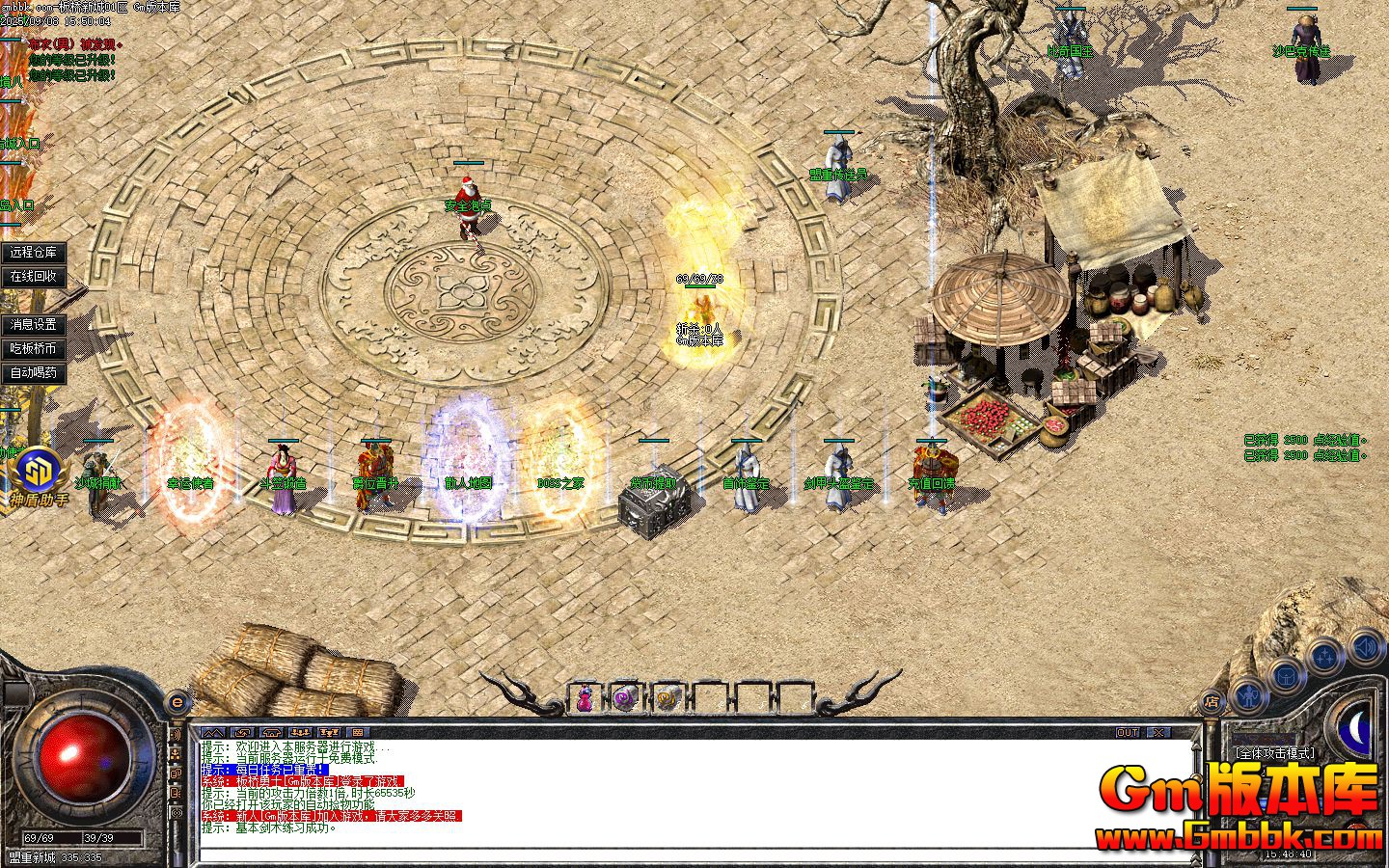1389x868 pixels.
Task: Click the chat text input line
Action: 694,854
